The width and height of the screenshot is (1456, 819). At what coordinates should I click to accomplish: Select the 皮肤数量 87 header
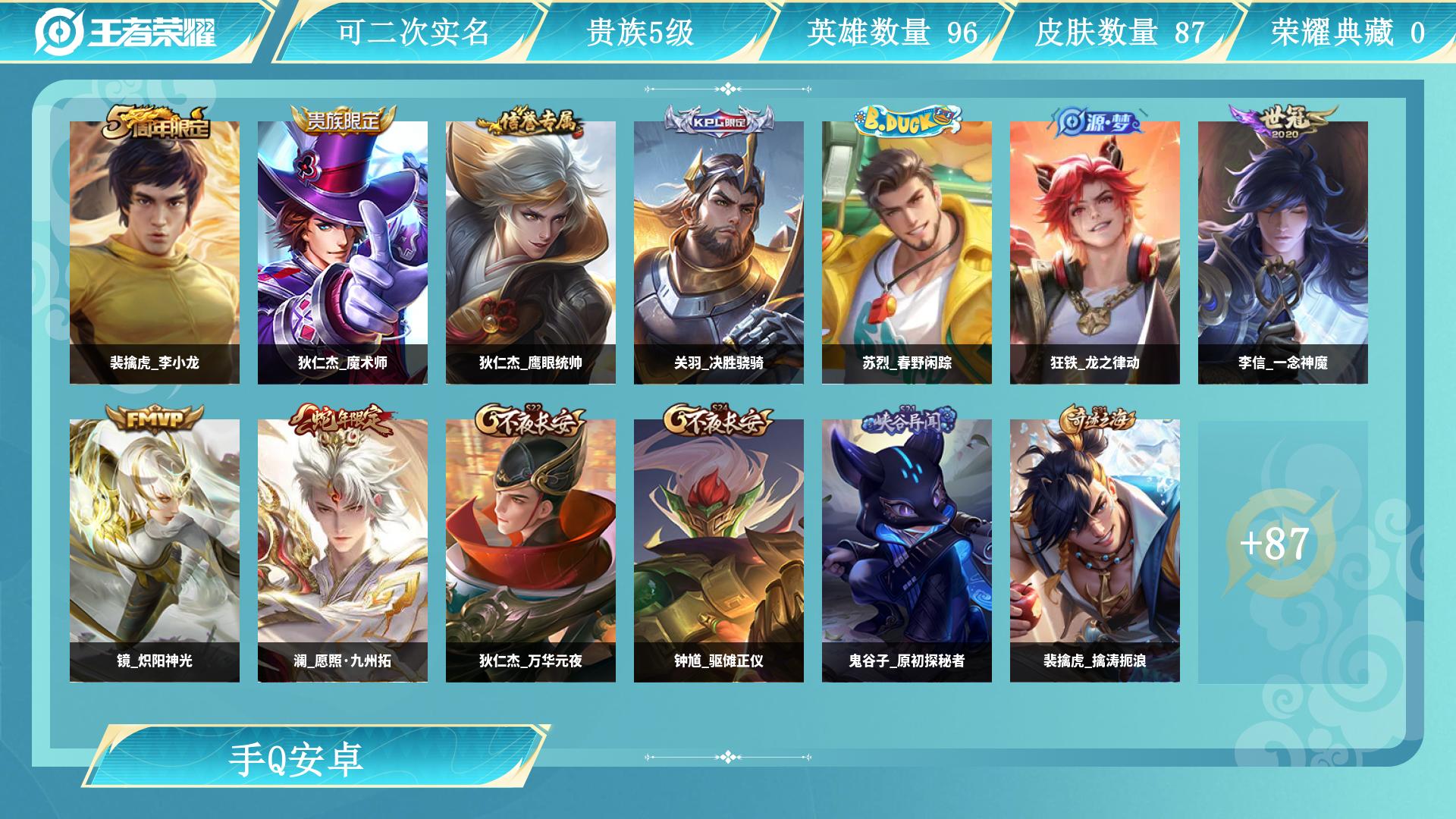(1119, 32)
